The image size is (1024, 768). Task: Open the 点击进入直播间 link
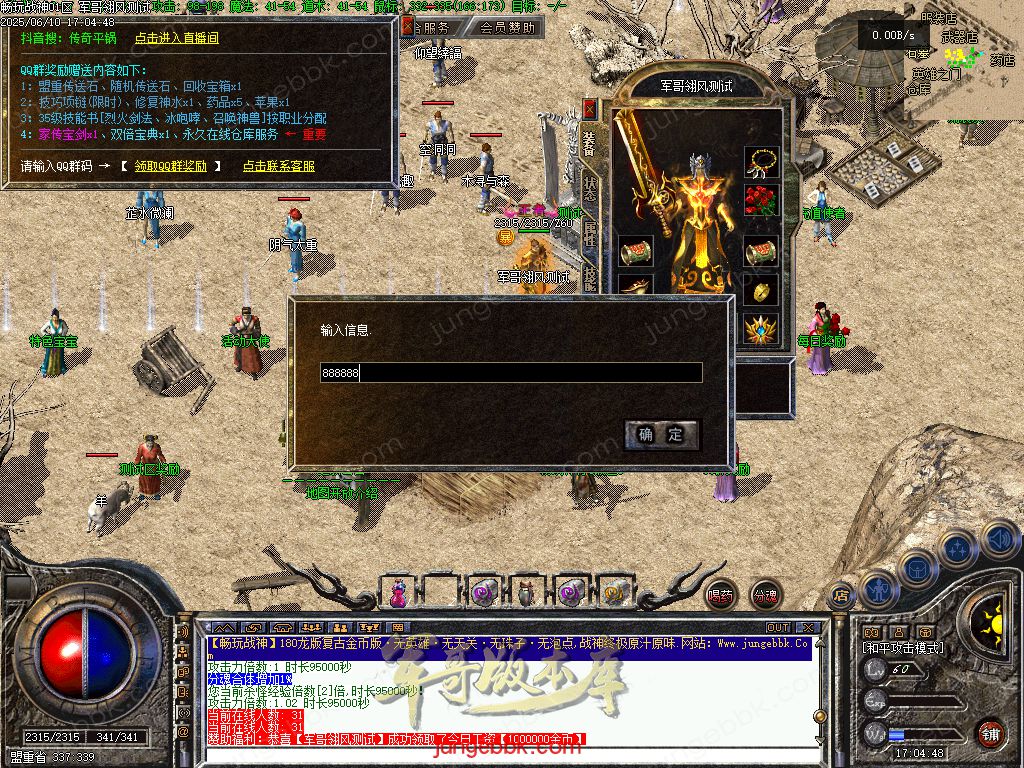click(176, 38)
